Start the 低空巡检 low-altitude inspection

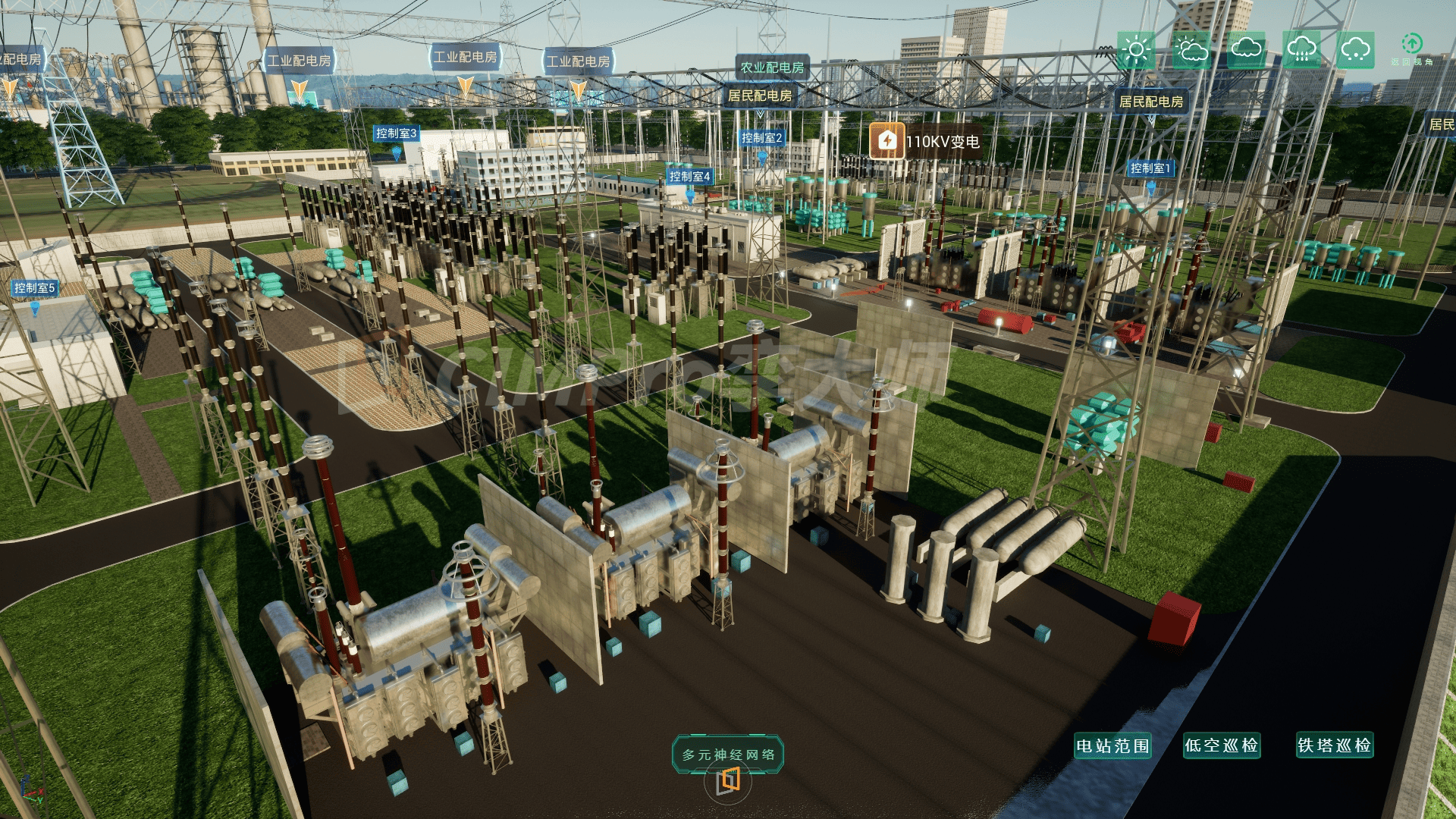[x=1222, y=745]
